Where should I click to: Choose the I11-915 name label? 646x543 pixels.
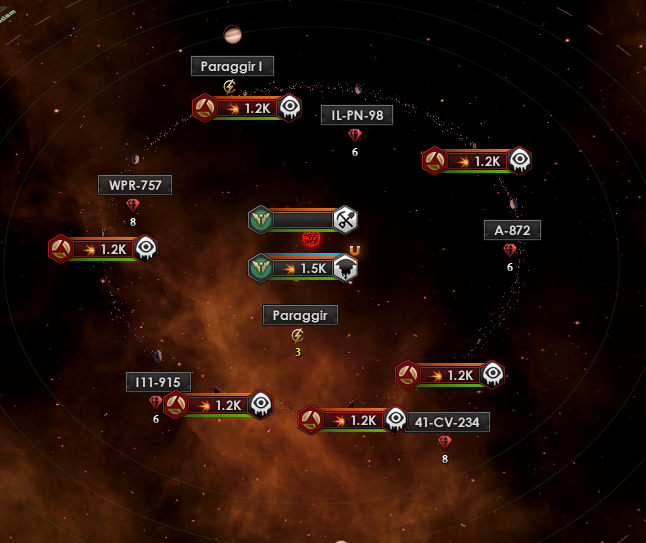(159, 382)
